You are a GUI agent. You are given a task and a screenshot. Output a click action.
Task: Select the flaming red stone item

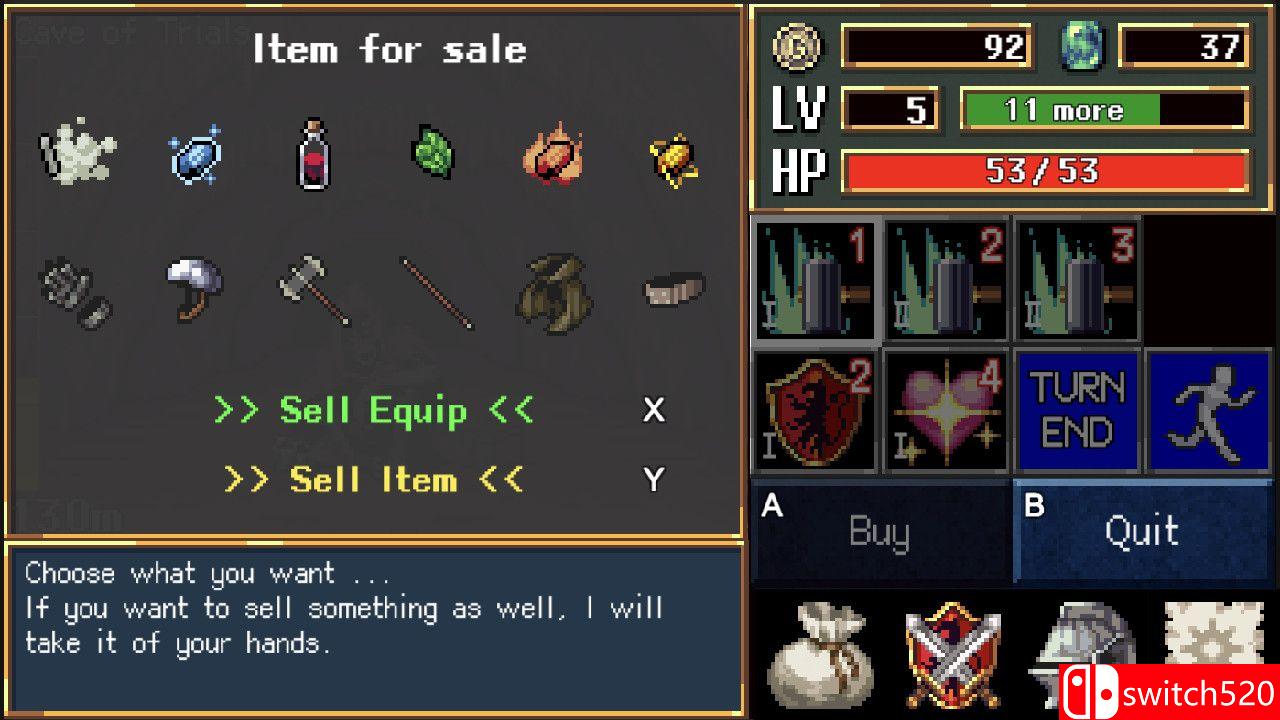click(553, 155)
